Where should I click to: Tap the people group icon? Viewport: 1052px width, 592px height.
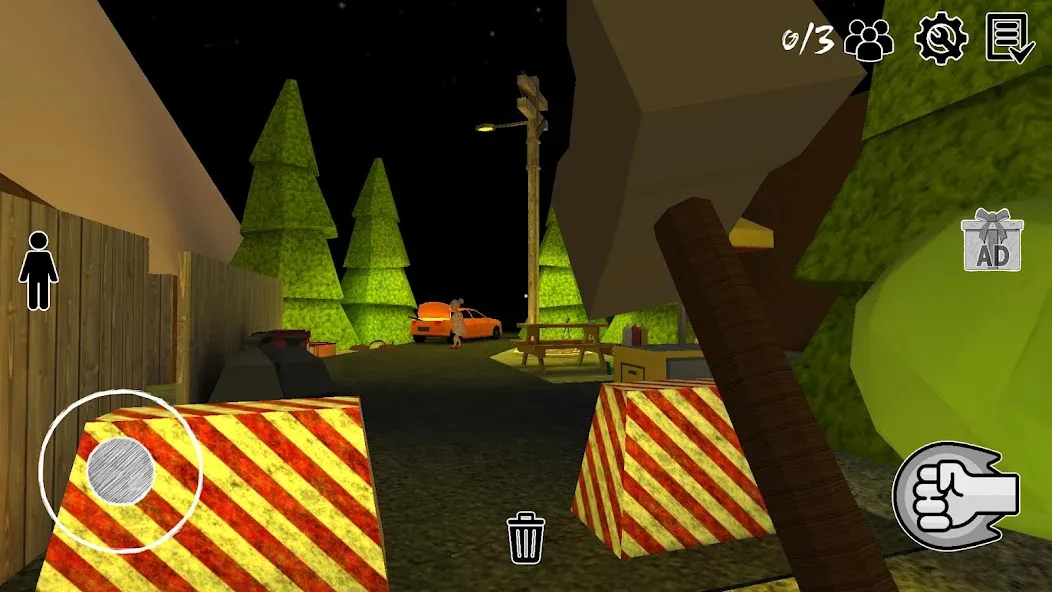[869, 41]
